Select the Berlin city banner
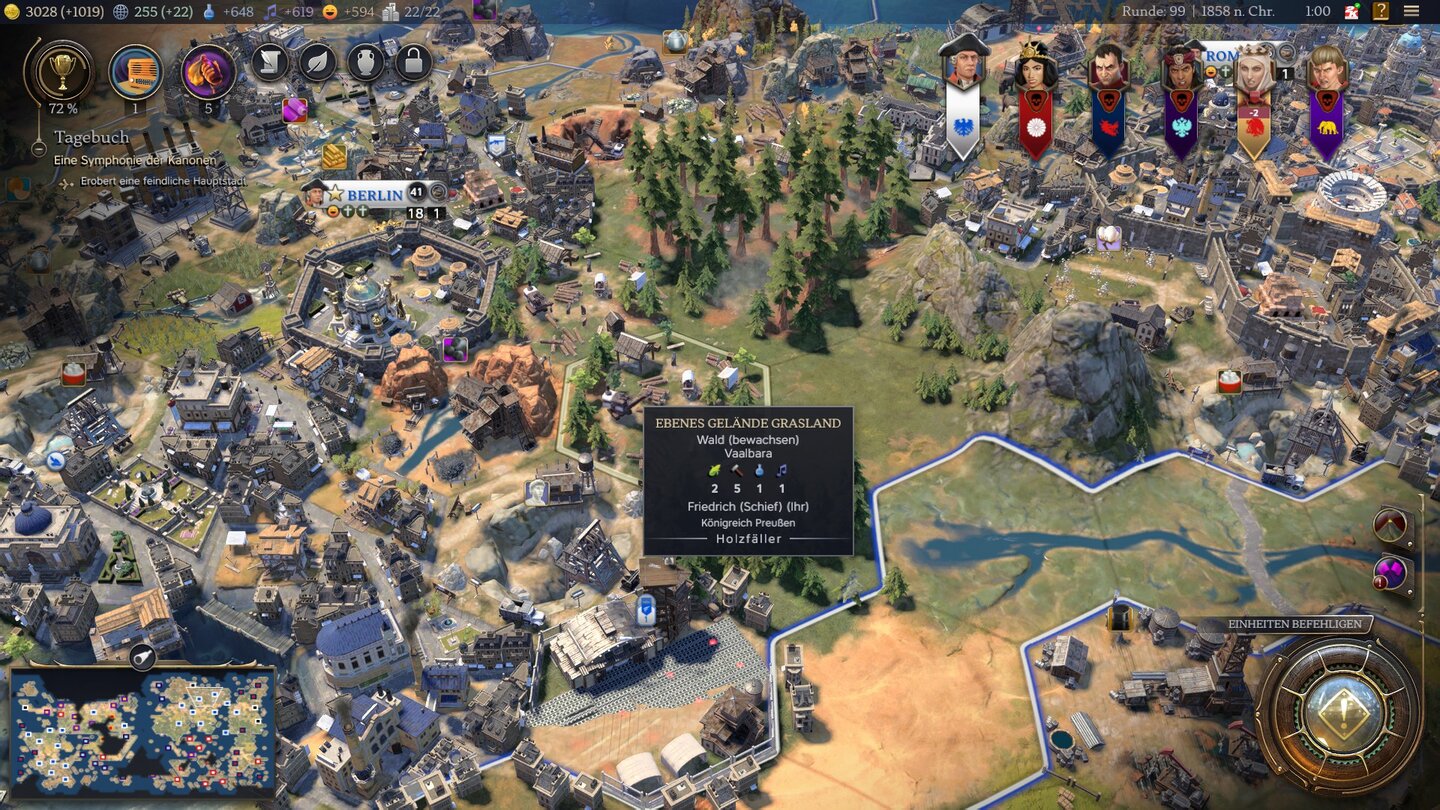 (374, 195)
